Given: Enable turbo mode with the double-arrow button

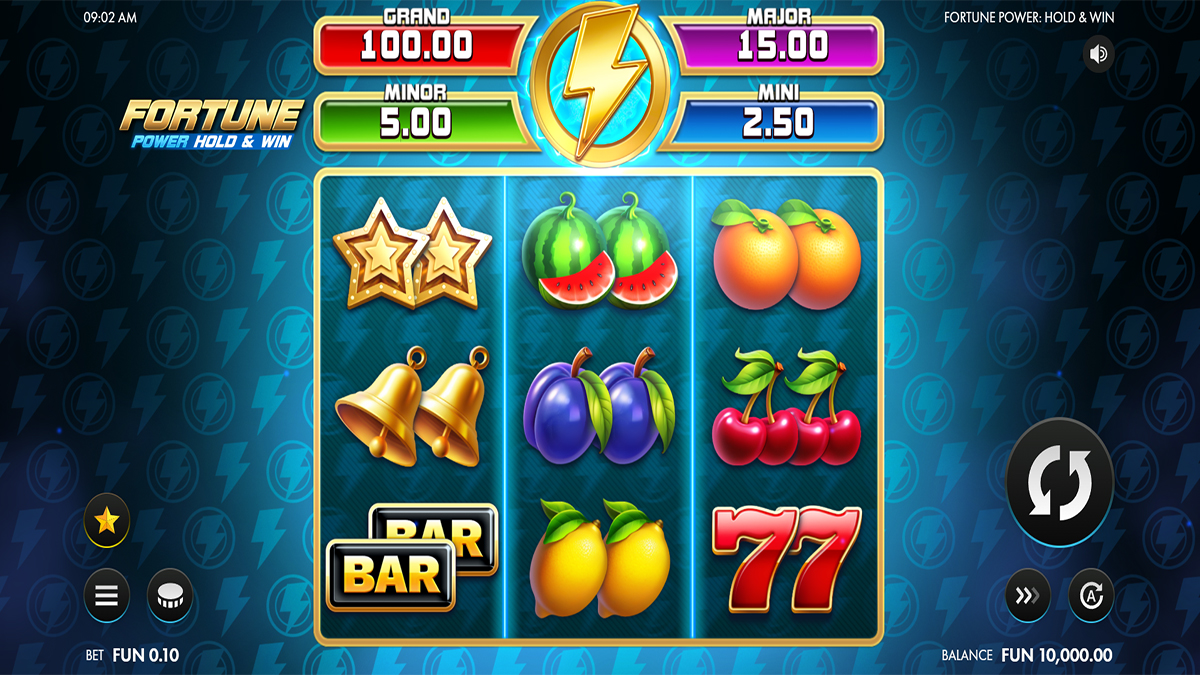Looking at the screenshot, I should click(1029, 596).
